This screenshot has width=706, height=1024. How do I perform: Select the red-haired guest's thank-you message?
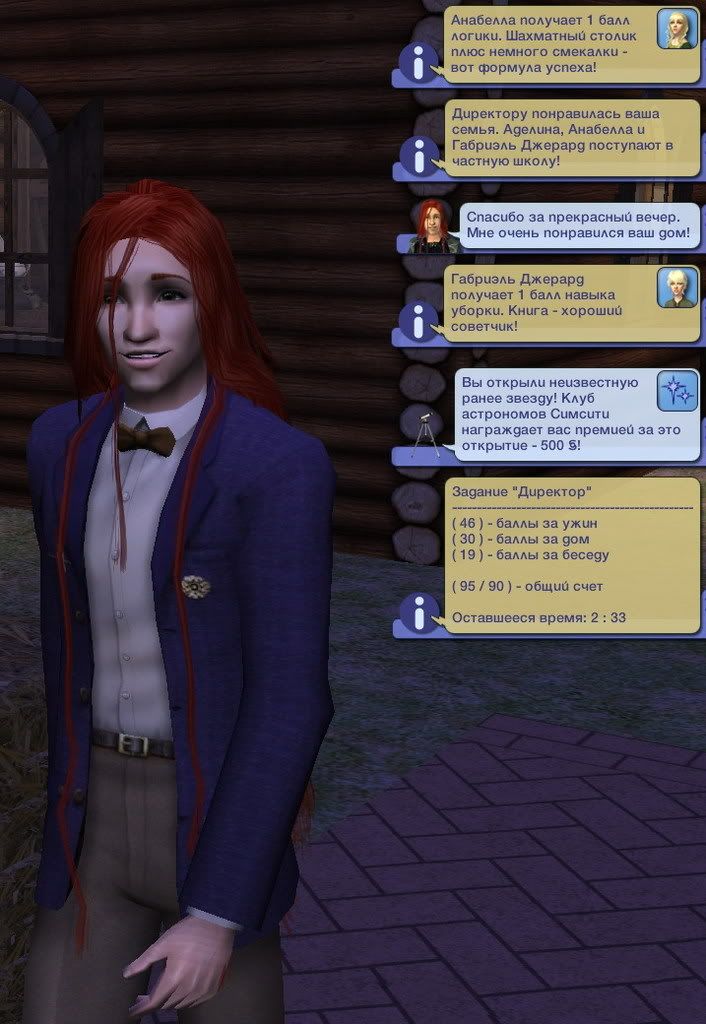(x=578, y=226)
